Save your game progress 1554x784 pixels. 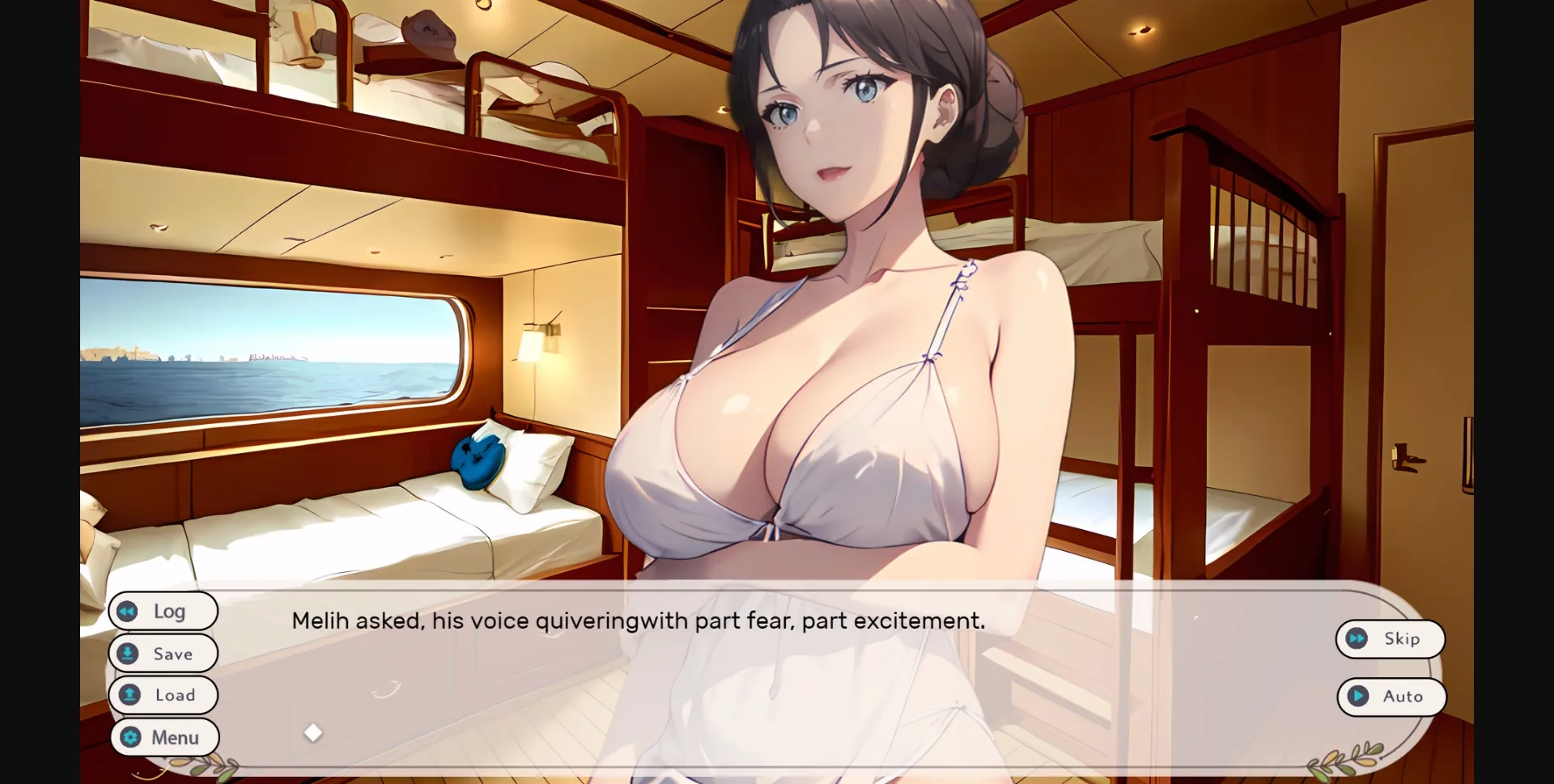tap(163, 653)
